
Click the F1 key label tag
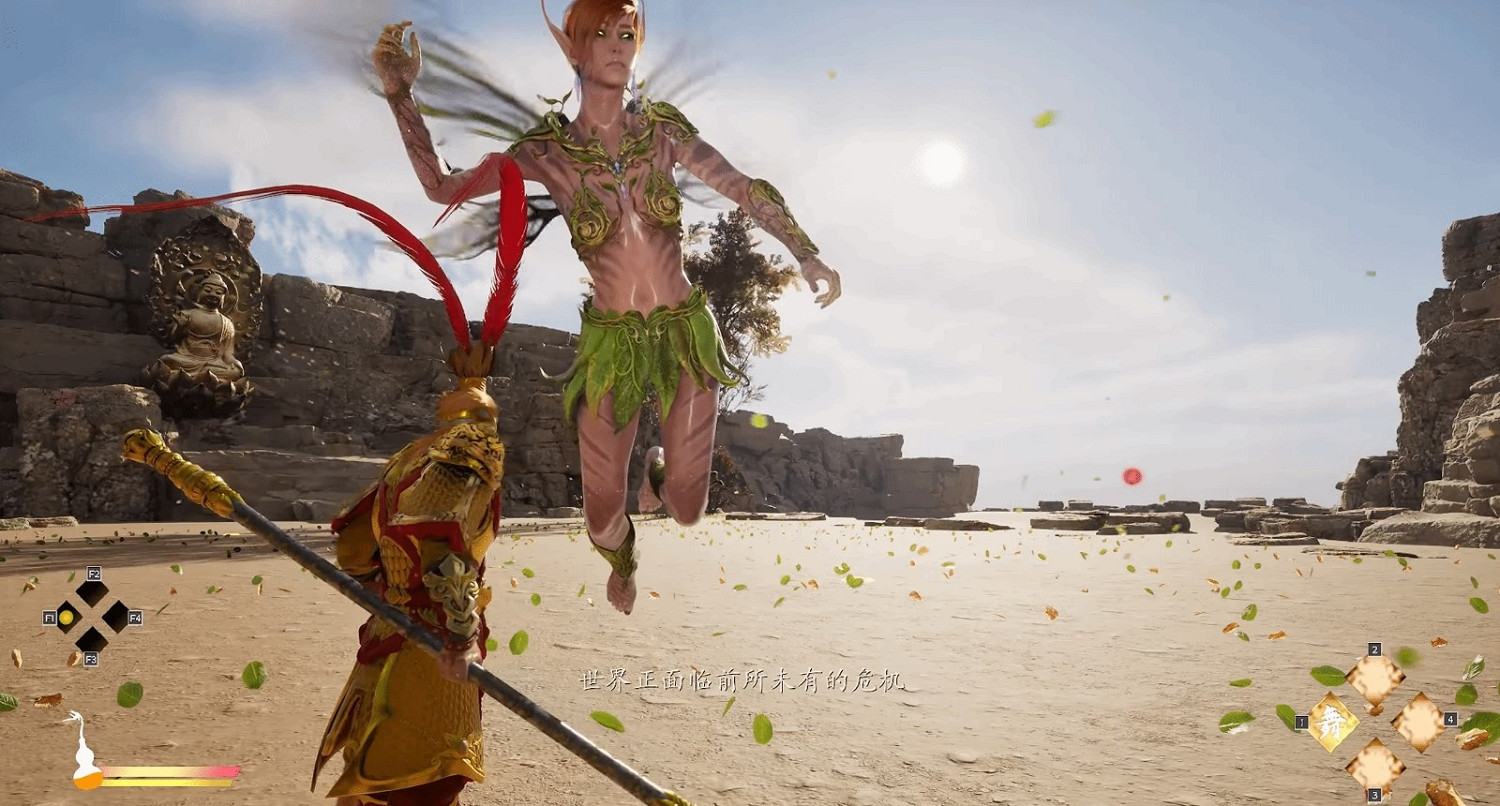(x=50, y=618)
